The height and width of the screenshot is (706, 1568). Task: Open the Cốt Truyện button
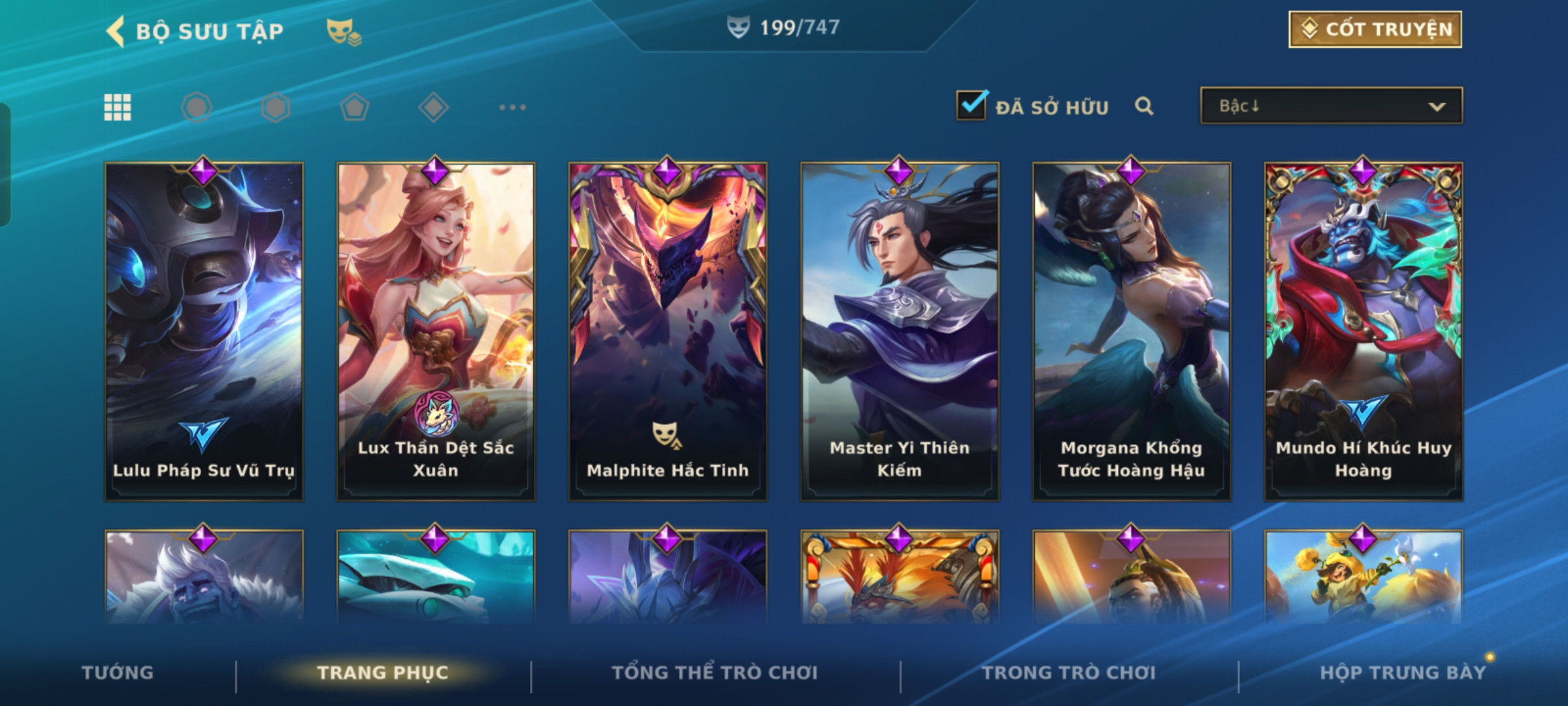[1375, 29]
